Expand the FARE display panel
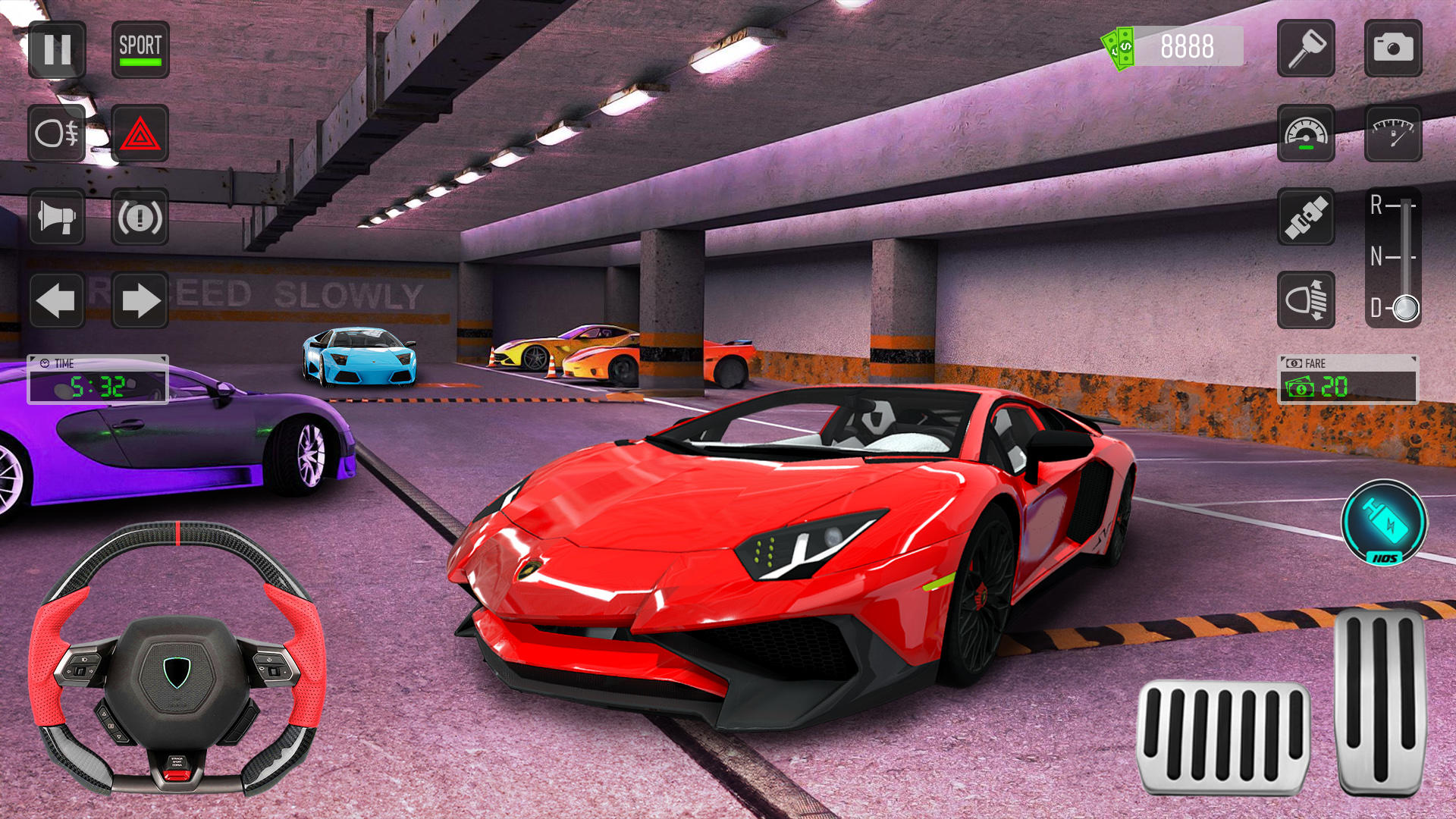The image size is (1456, 819). (1348, 379)
